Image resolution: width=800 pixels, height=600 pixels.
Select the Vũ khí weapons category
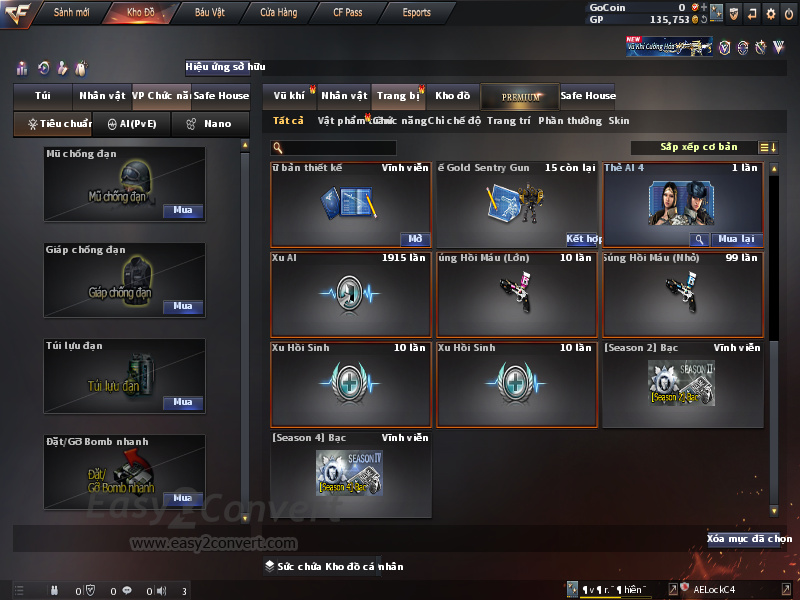[x=289, y=96]
